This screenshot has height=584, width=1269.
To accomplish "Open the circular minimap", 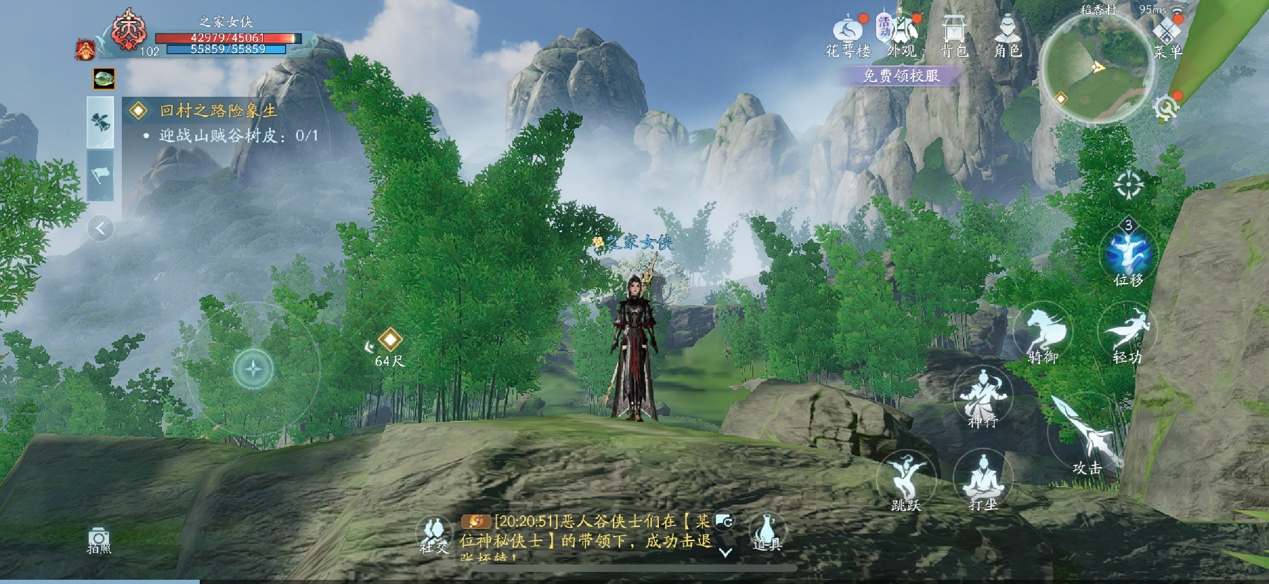I will [1097, 67].
